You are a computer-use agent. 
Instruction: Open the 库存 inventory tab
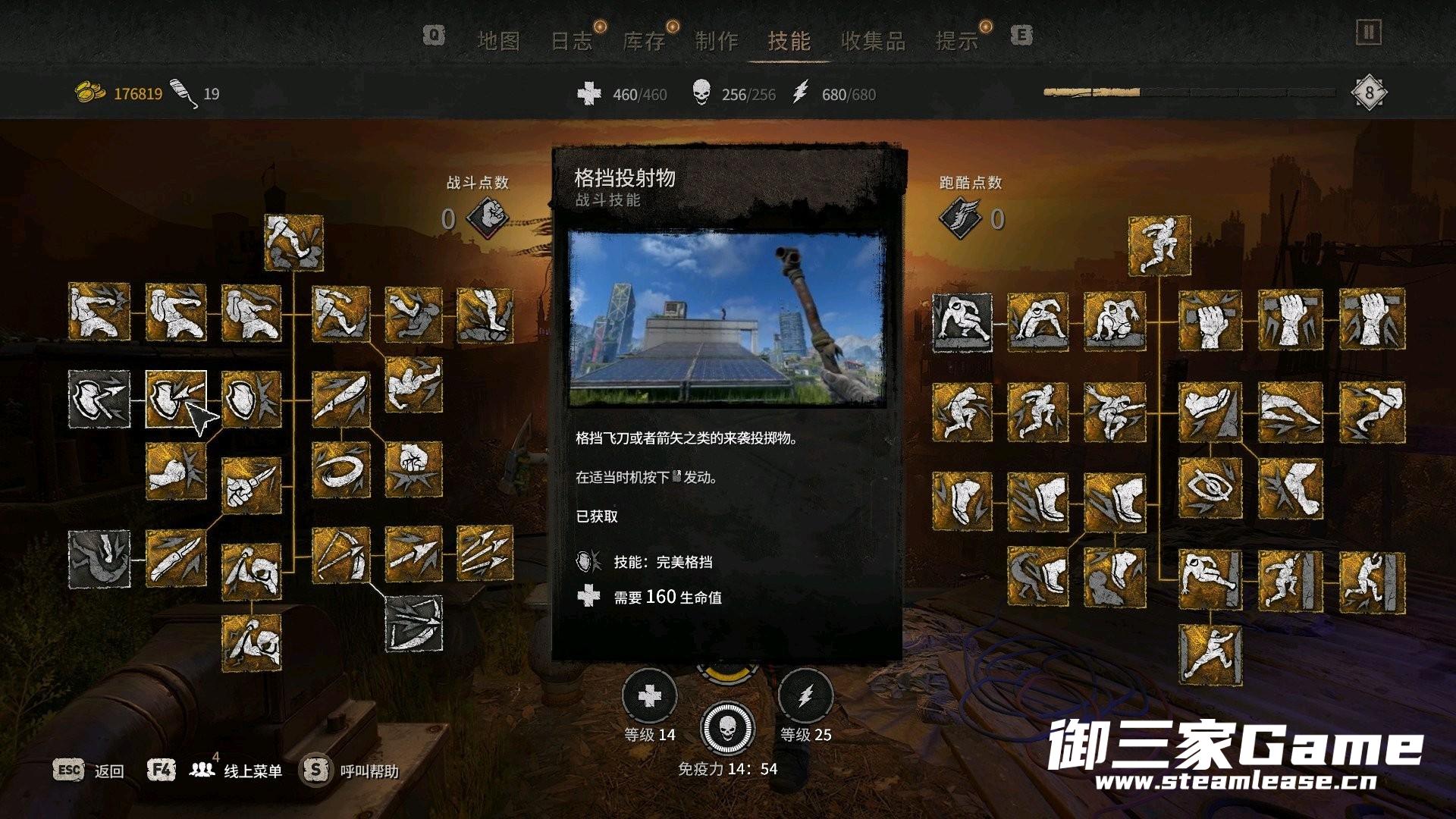tap(644, 41)
